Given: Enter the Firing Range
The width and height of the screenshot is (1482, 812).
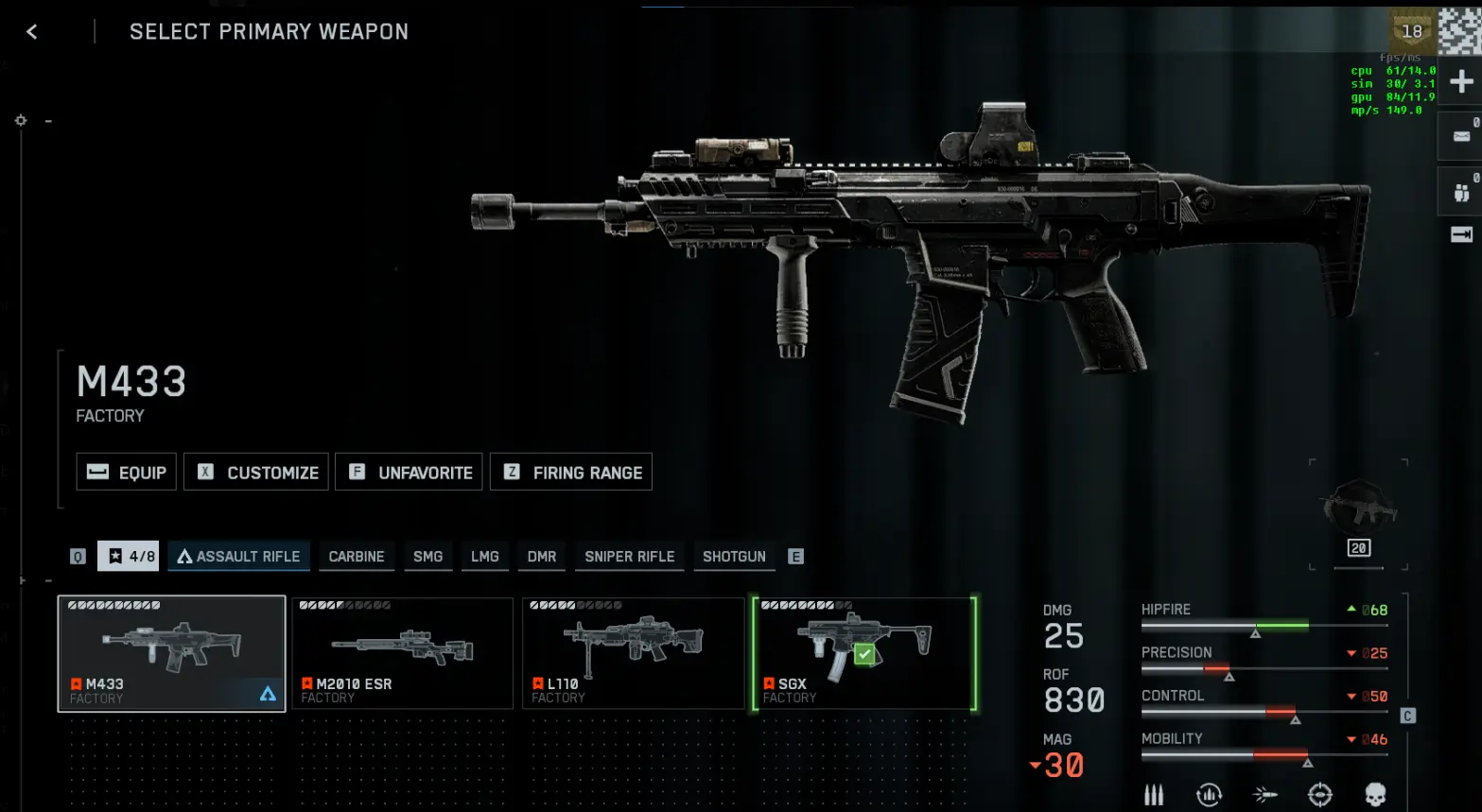Looking at the screenshot, I should click(571, 472).
